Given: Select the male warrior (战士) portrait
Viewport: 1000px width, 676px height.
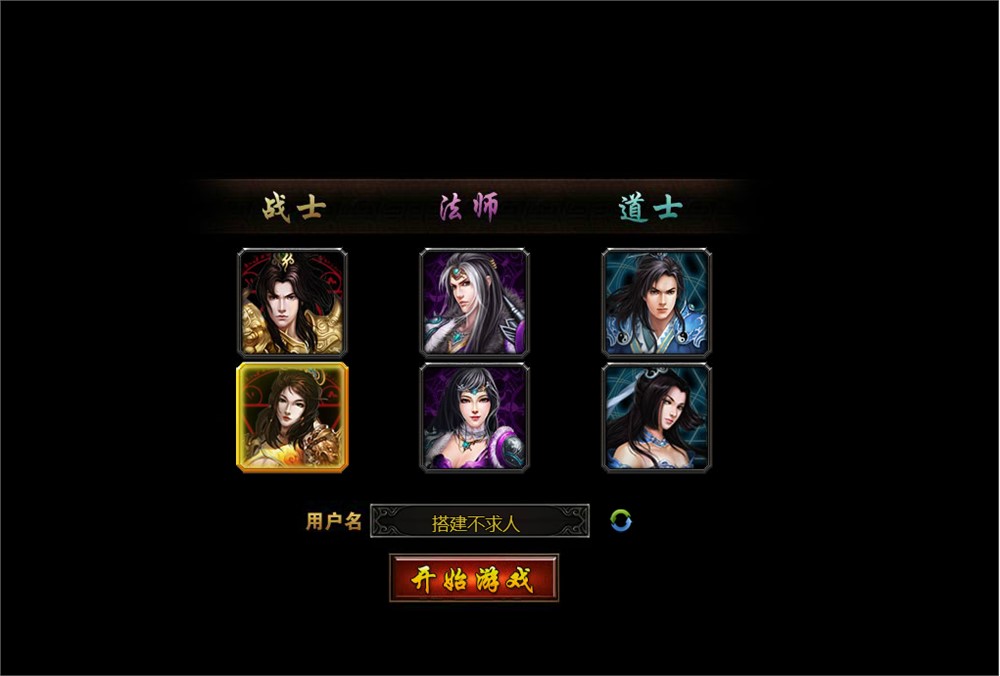Looking at the screenshot, I should 292,302.
